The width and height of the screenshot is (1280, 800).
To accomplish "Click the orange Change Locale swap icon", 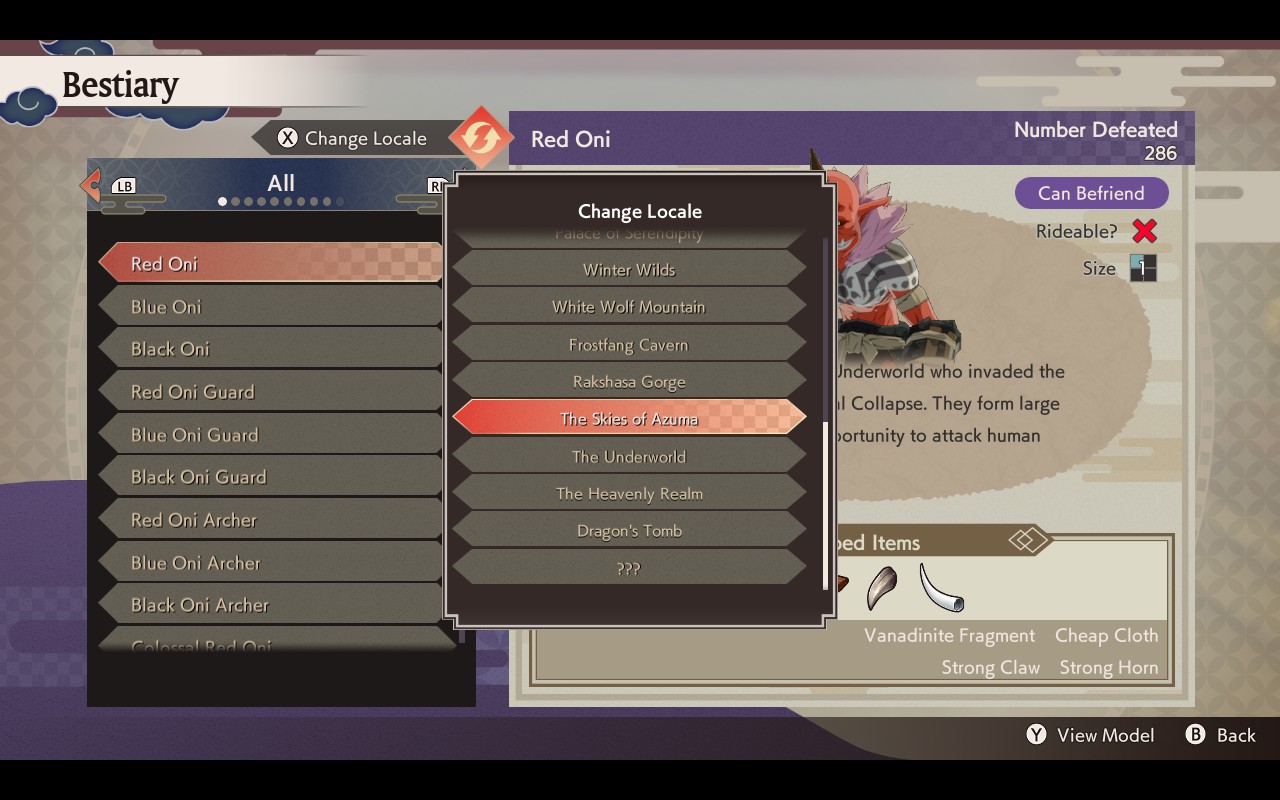I will click(x=481, y=138).
